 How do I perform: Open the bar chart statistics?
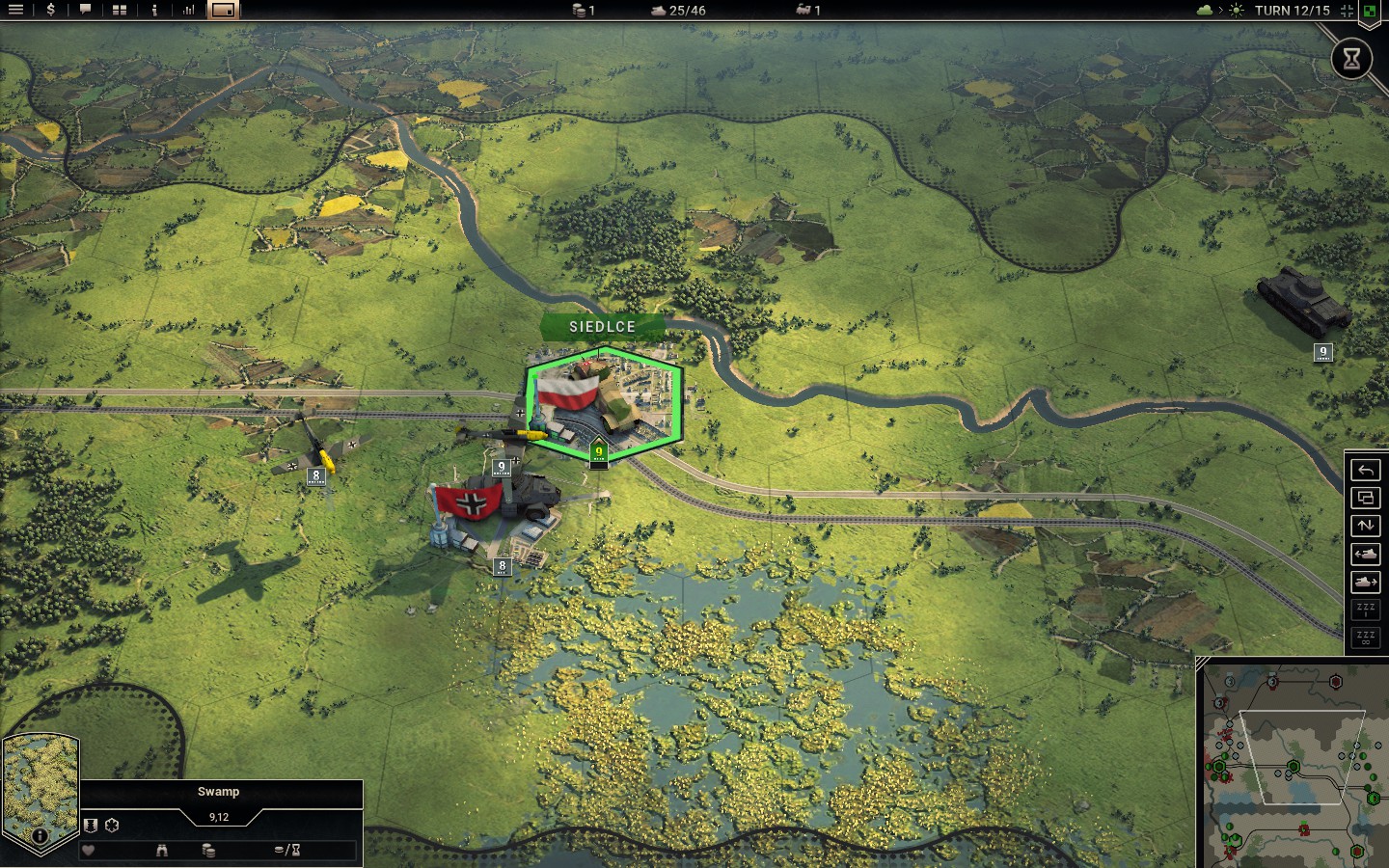(189, 10)
